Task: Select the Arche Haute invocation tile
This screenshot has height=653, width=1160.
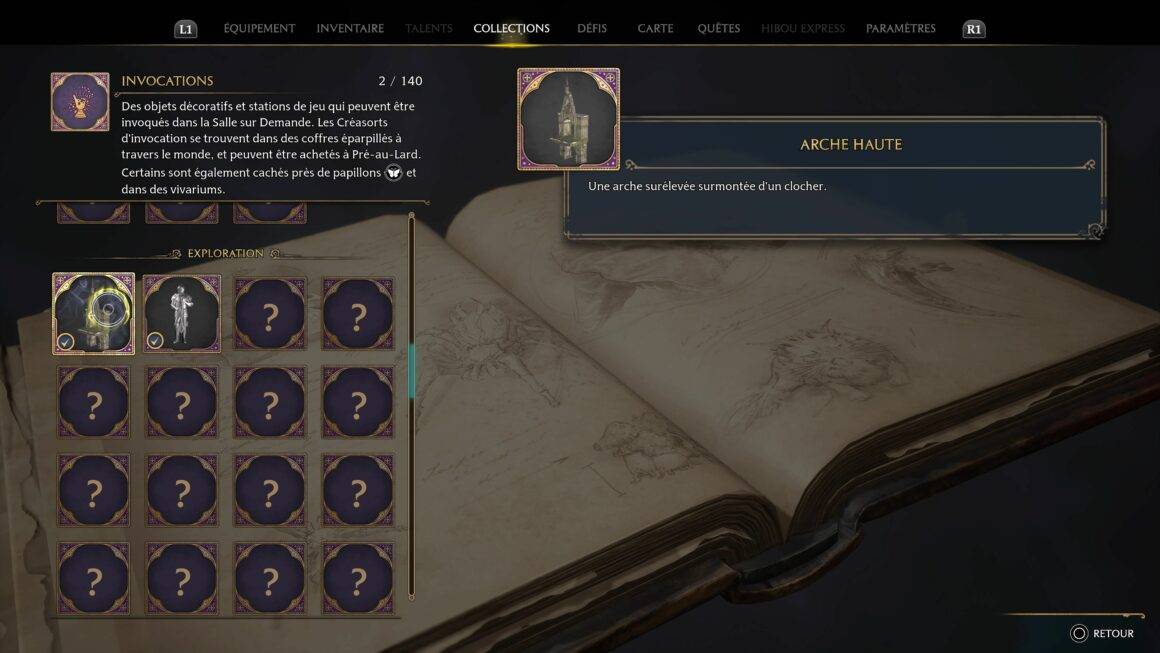Action: coord(94,314)
